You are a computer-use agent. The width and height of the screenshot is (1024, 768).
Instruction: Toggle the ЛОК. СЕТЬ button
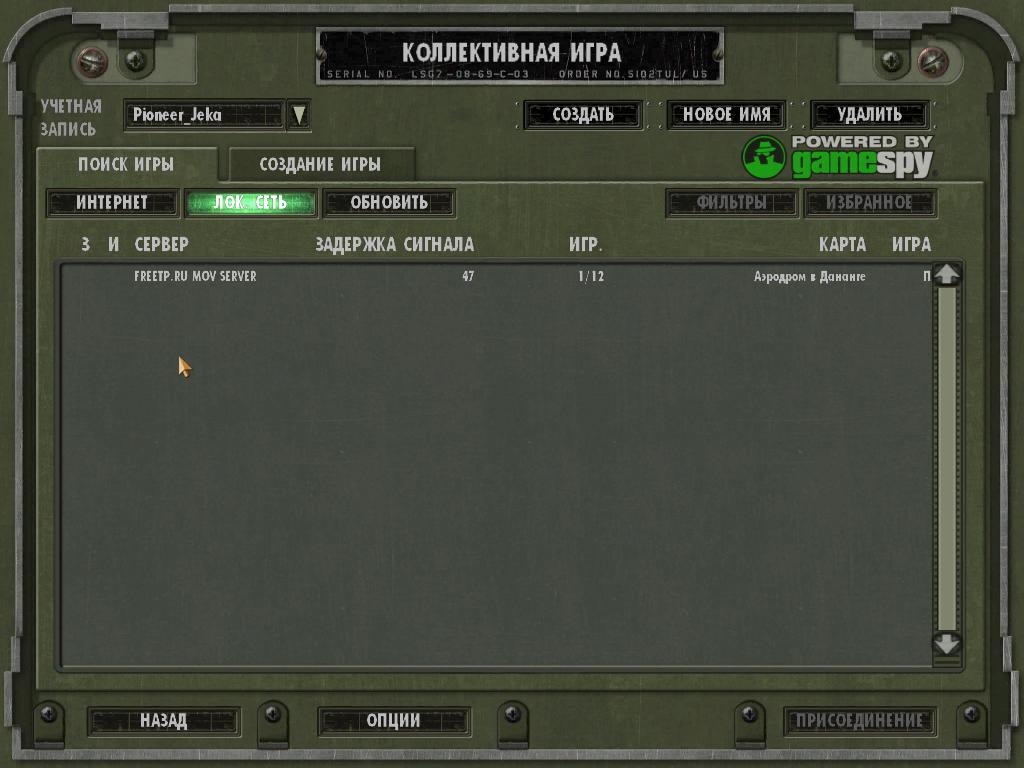(x=251, y=203)
